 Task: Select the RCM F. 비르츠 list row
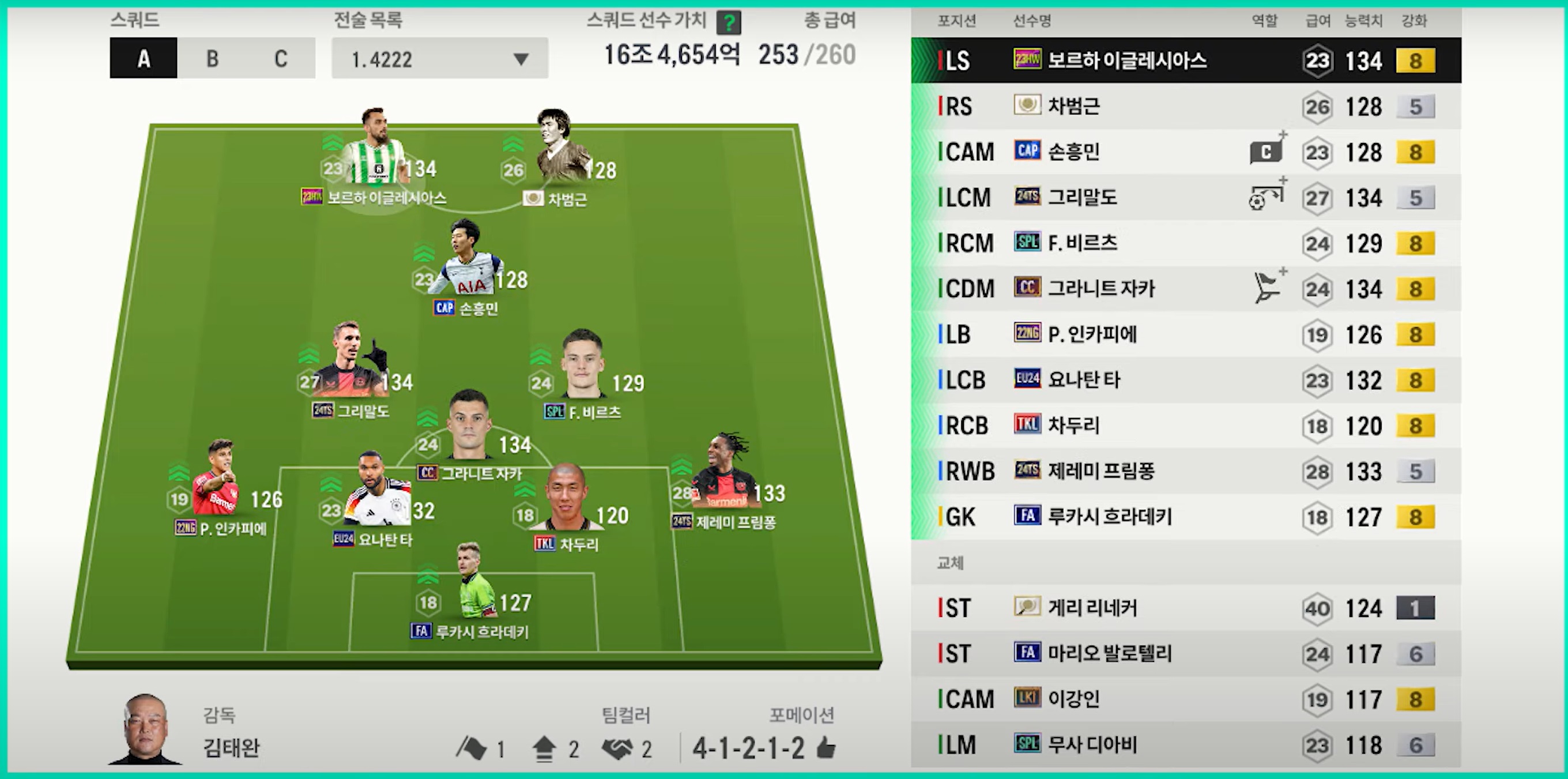[1186, 243]
